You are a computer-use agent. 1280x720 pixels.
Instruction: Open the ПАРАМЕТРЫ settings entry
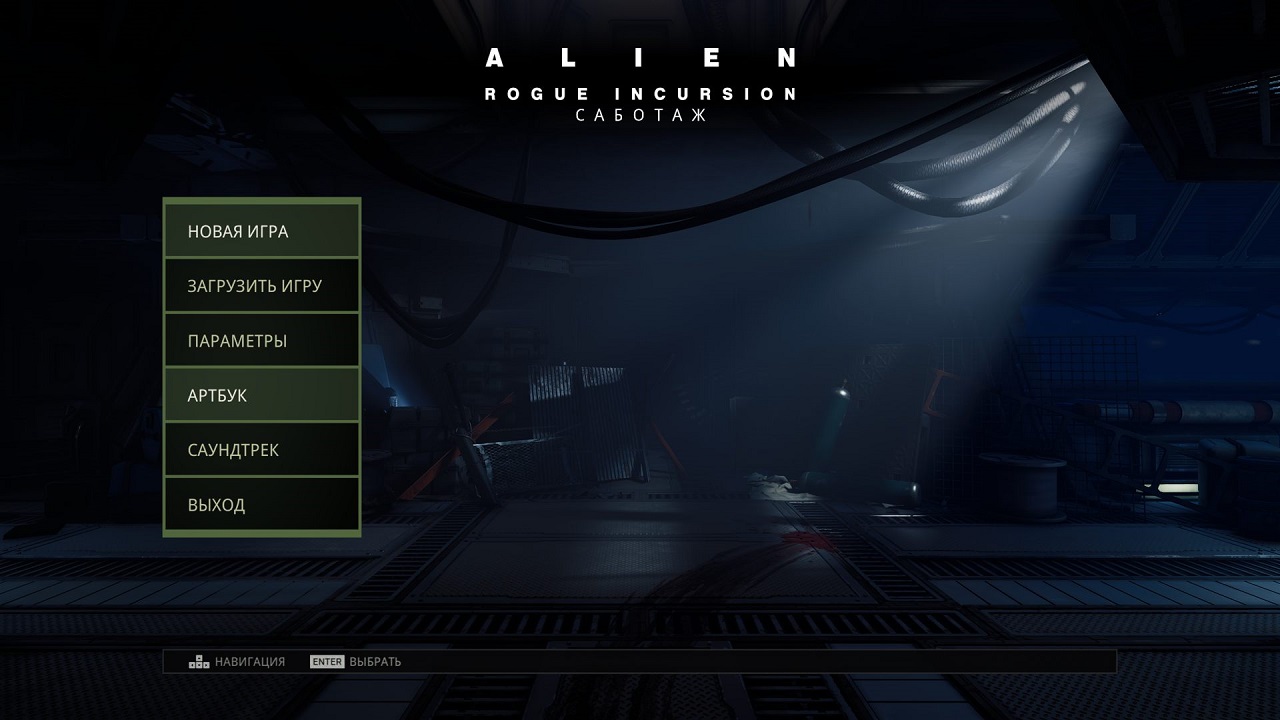[260, 340]
